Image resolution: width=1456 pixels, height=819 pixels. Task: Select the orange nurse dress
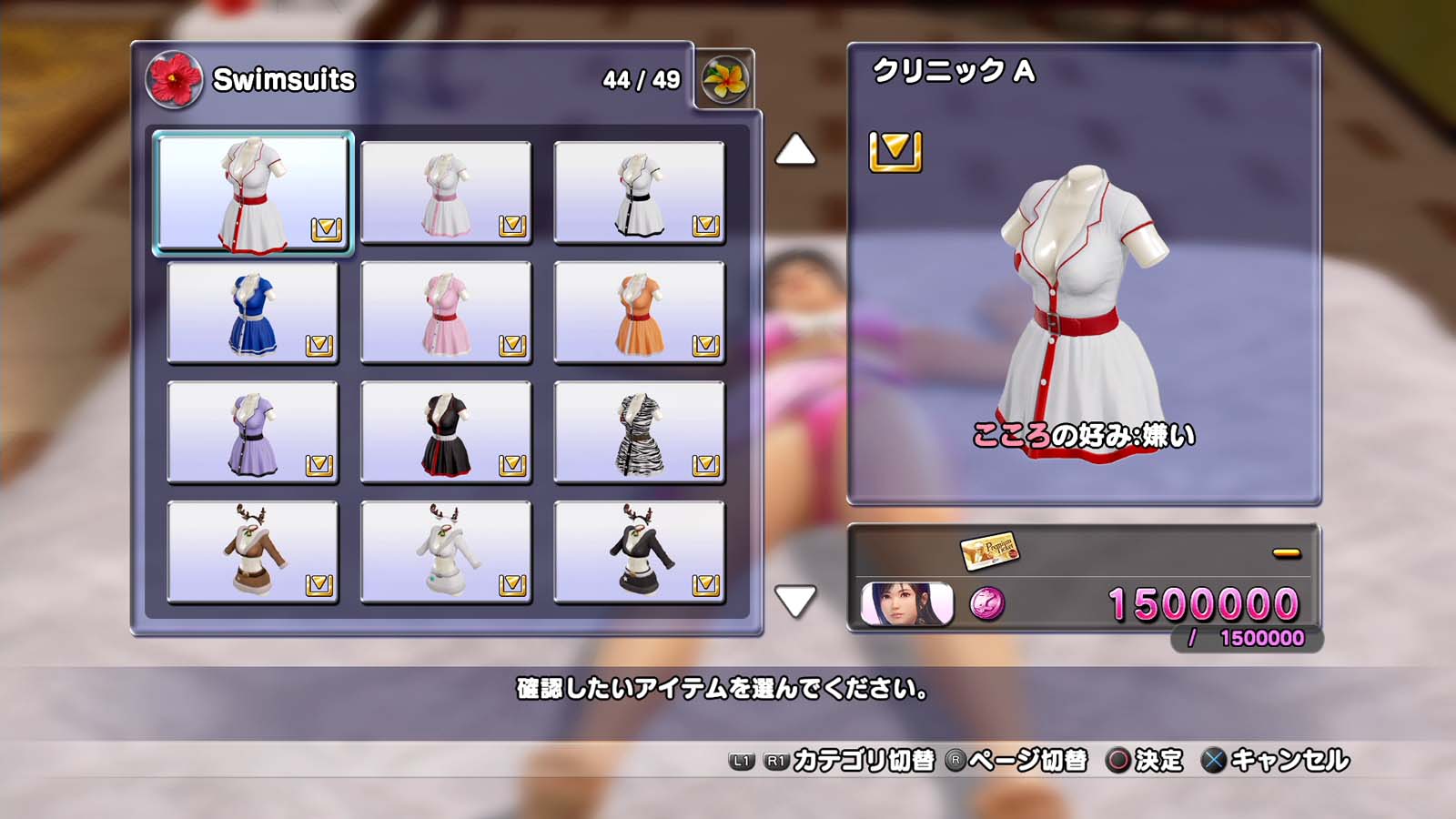pyautogui.click(x=639, y=313)
